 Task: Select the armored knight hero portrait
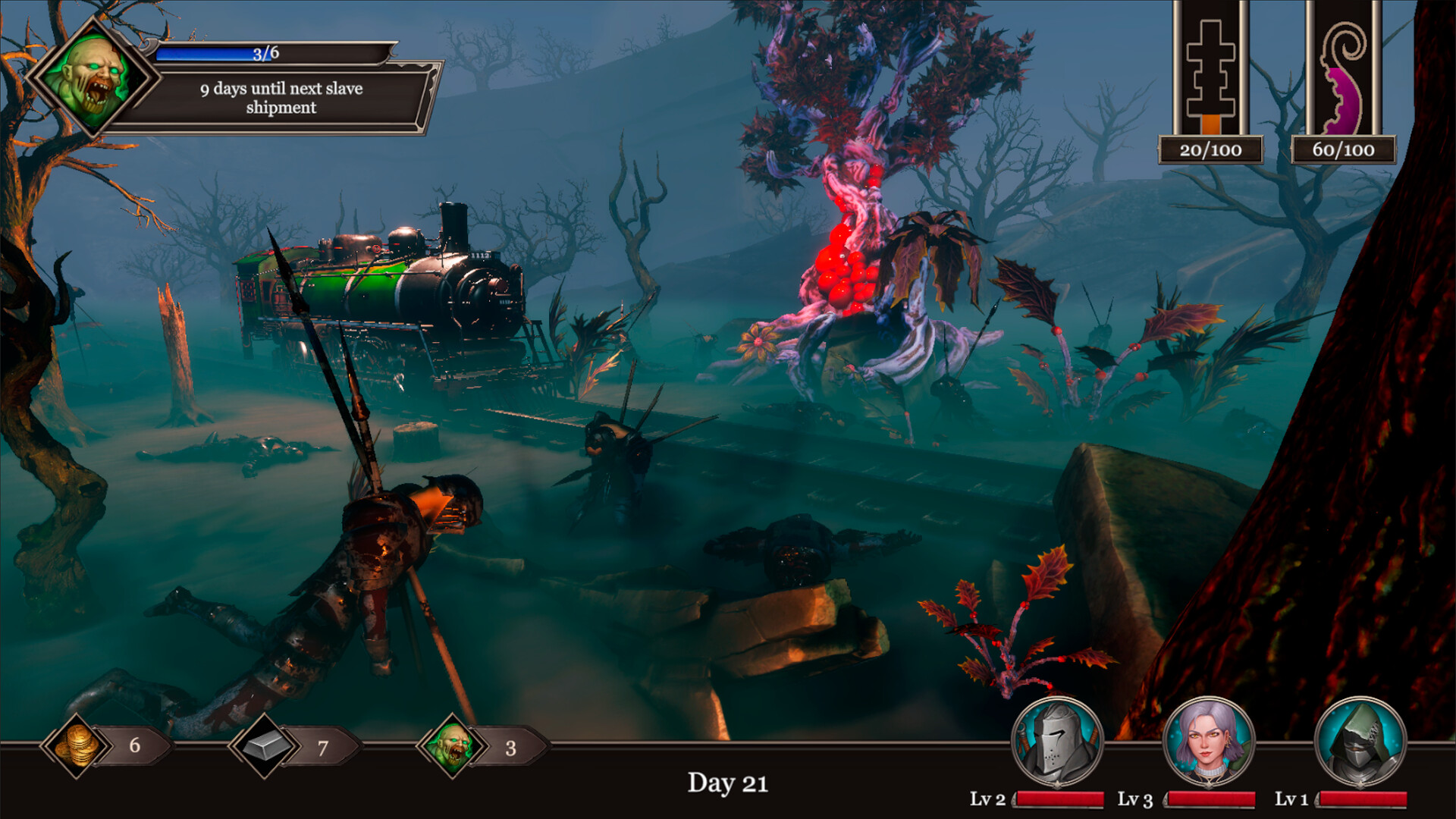click(x=1057, y=742)
